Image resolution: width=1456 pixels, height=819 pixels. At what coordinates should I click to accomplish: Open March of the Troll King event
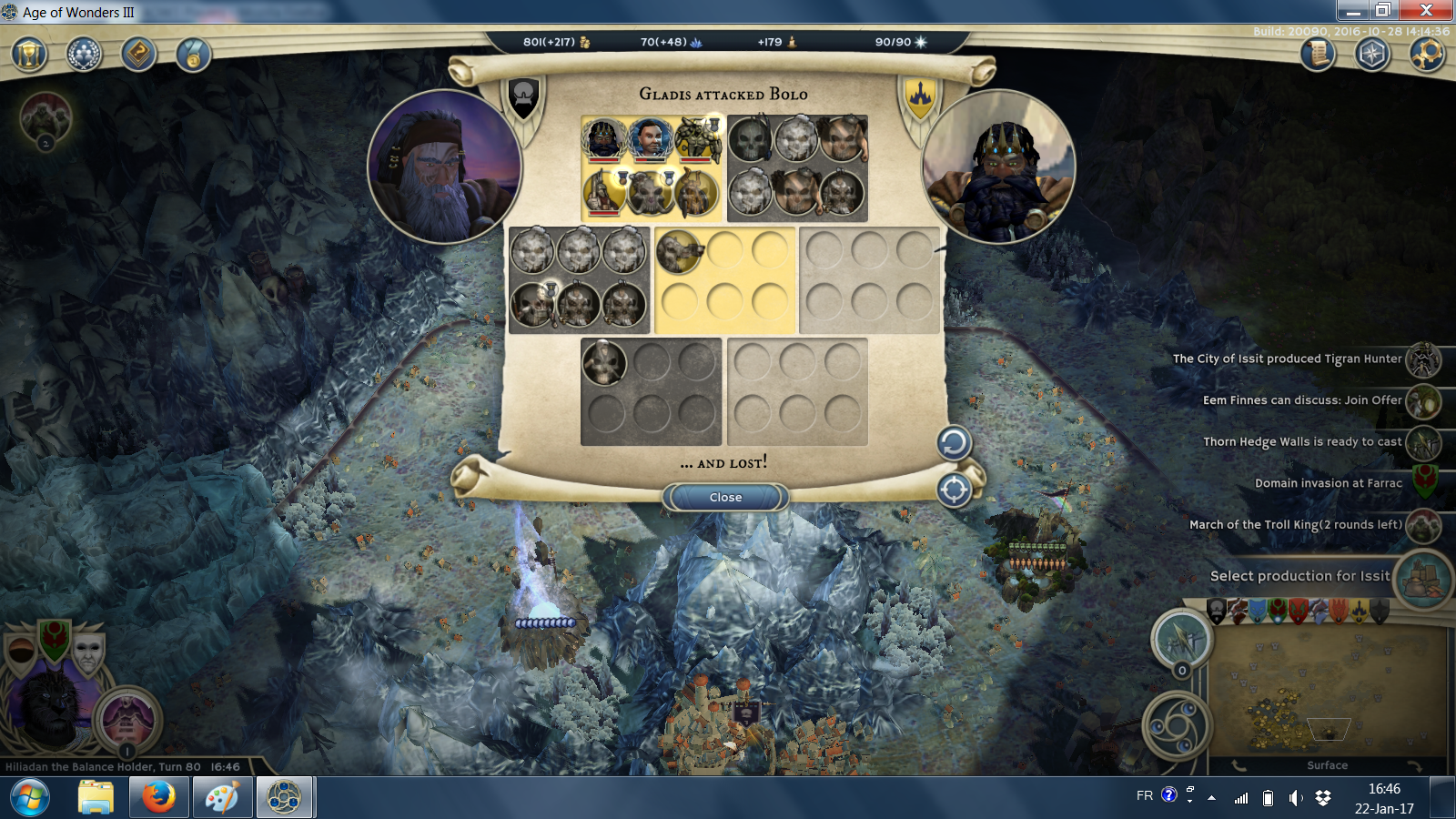[x=1295, y=525]
